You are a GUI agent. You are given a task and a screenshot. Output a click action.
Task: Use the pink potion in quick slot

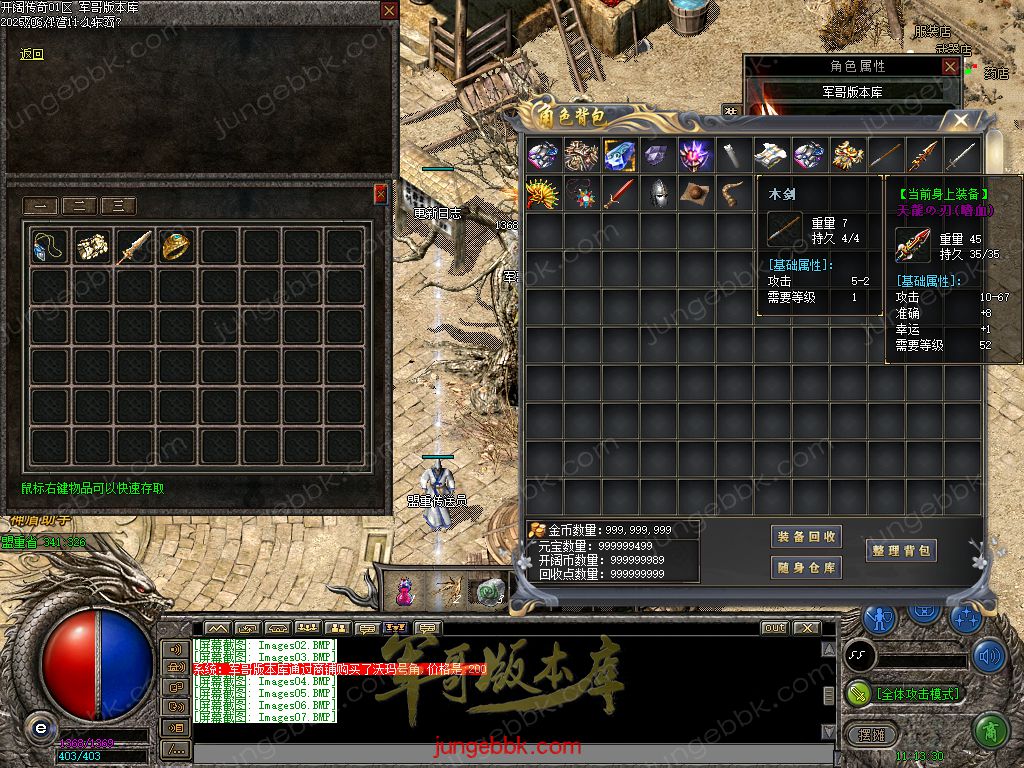coord(405,591)
